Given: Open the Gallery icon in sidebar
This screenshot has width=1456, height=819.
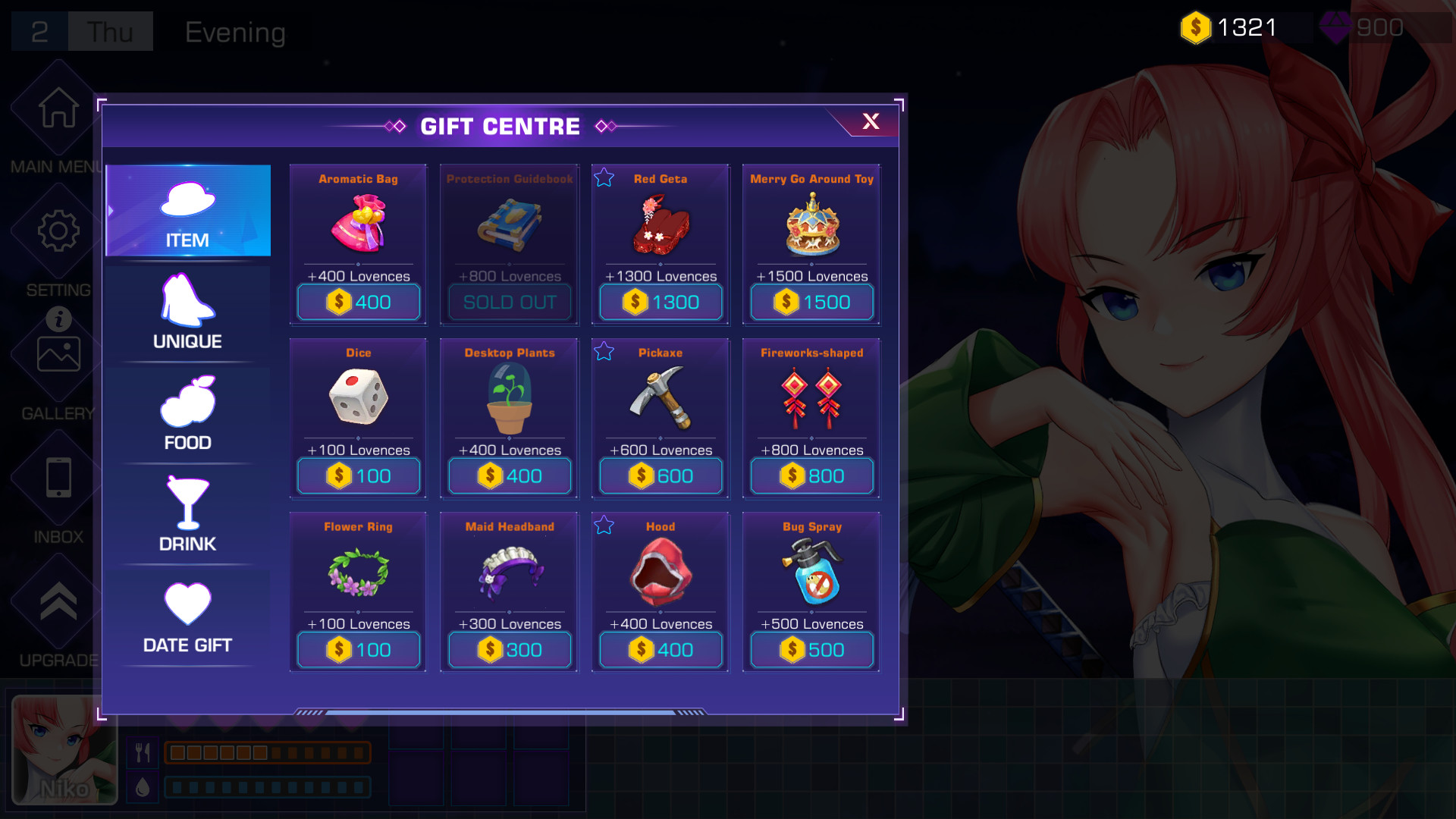Looking at the screenshot, I should tap(57, 353).
